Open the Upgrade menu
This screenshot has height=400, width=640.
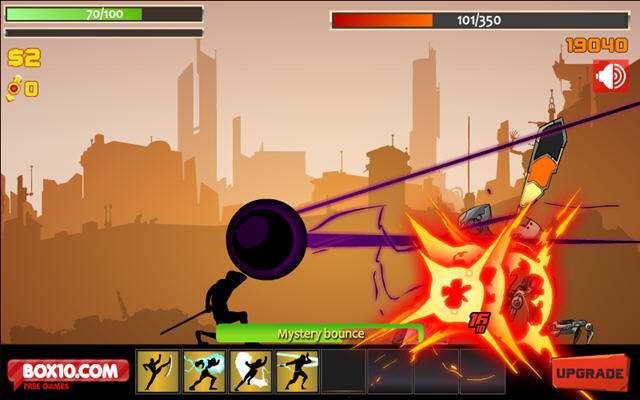[590, 373]
